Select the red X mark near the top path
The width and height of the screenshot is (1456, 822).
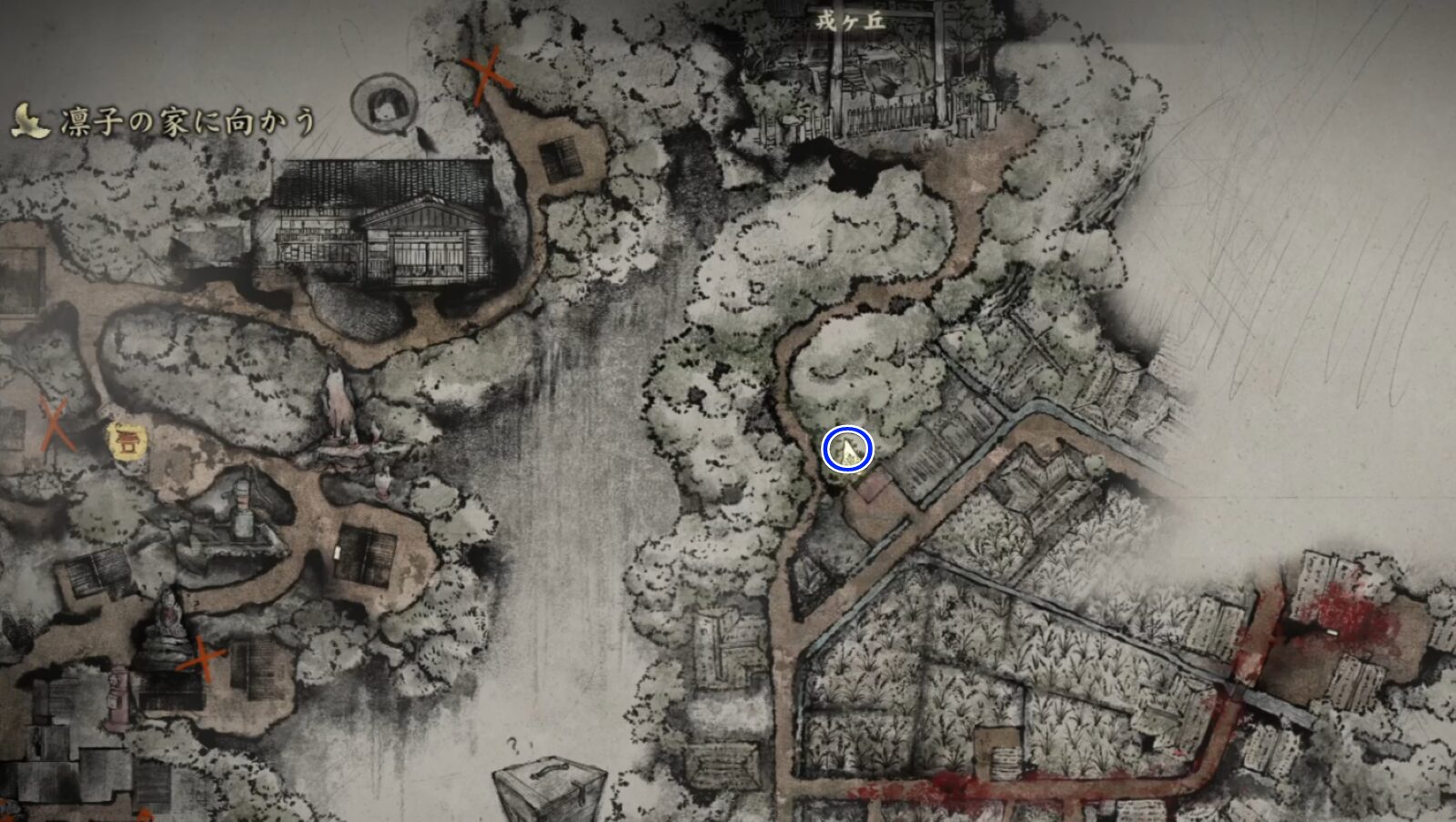pos(487,73)
